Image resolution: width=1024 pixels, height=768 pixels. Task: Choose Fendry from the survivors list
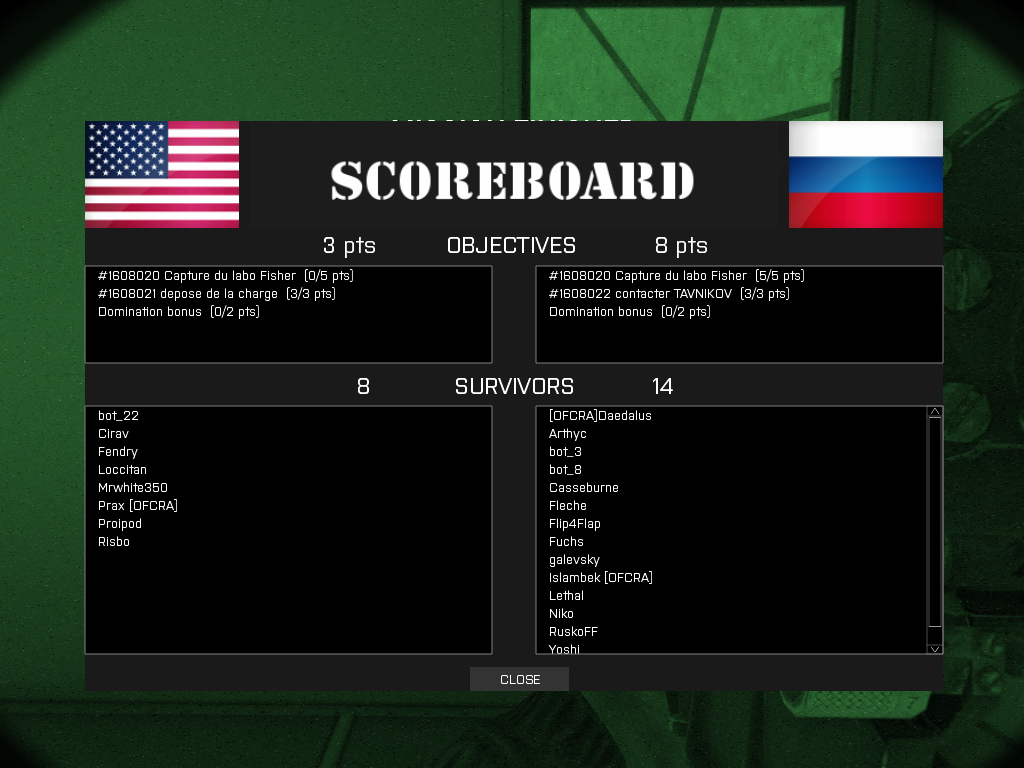click(118, 452)
